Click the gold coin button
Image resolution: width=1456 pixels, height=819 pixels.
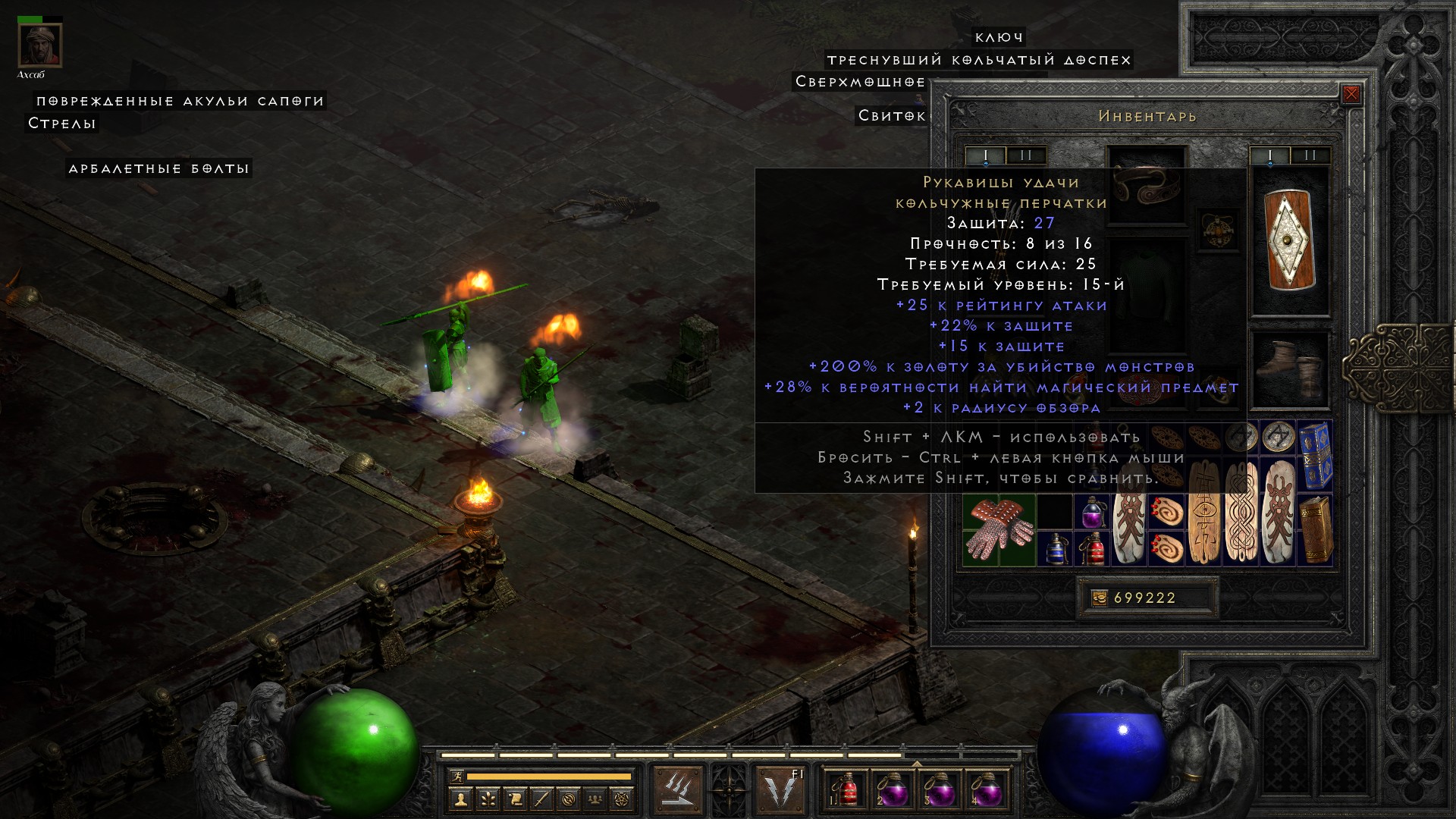1099,598
